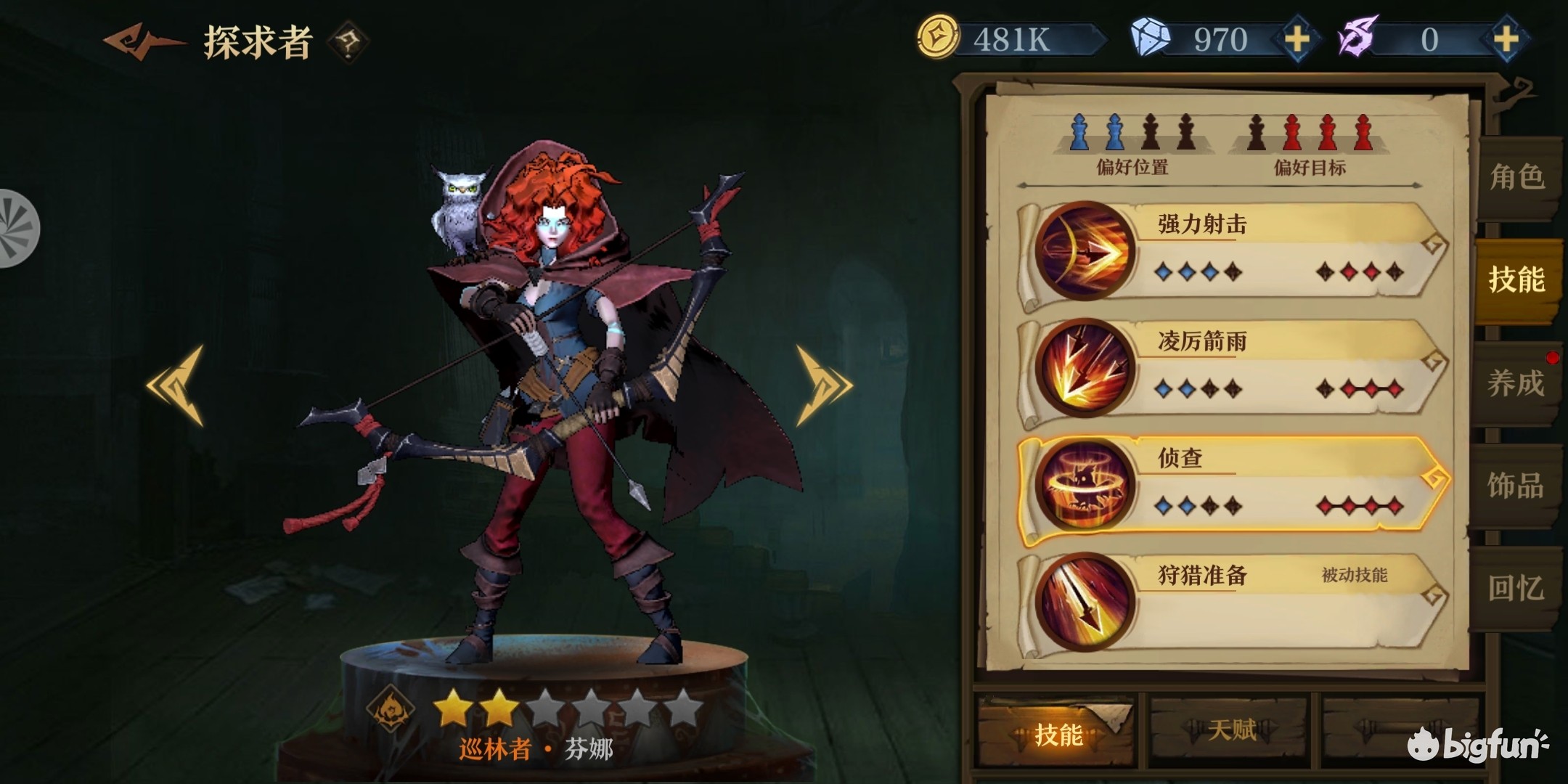Show the previous character with the left arrow
The height and width of the screenshot is (784, 1568).
176,385
